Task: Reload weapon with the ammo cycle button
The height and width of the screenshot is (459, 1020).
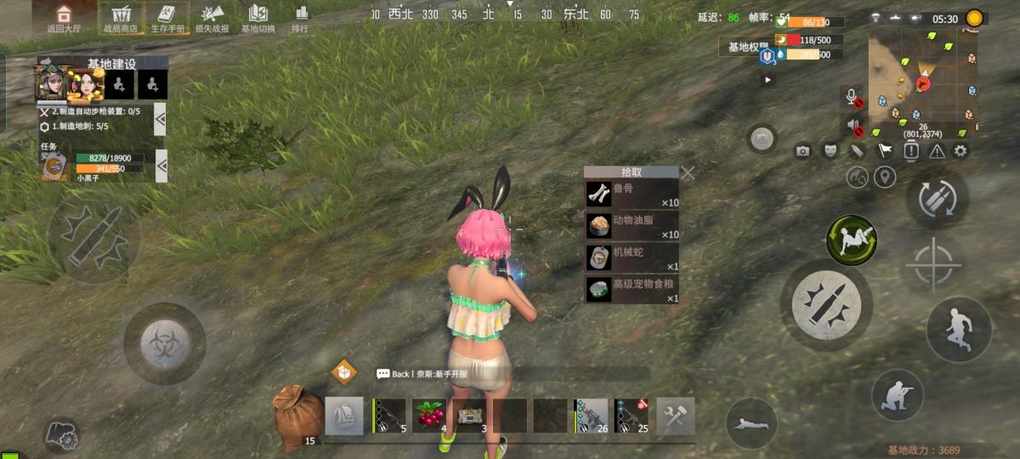Action: click(x=937, y=197)
